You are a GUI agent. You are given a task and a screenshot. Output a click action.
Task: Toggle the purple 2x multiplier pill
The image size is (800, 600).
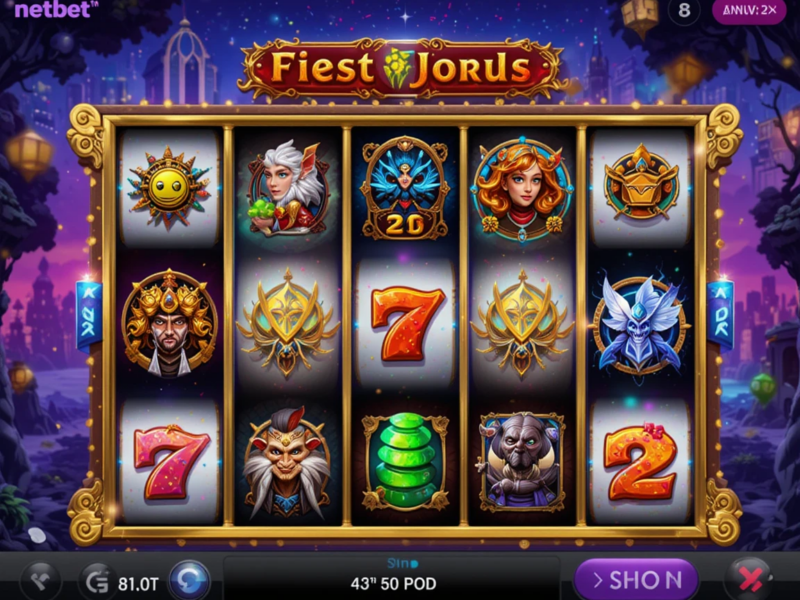[x=748, y=11]
